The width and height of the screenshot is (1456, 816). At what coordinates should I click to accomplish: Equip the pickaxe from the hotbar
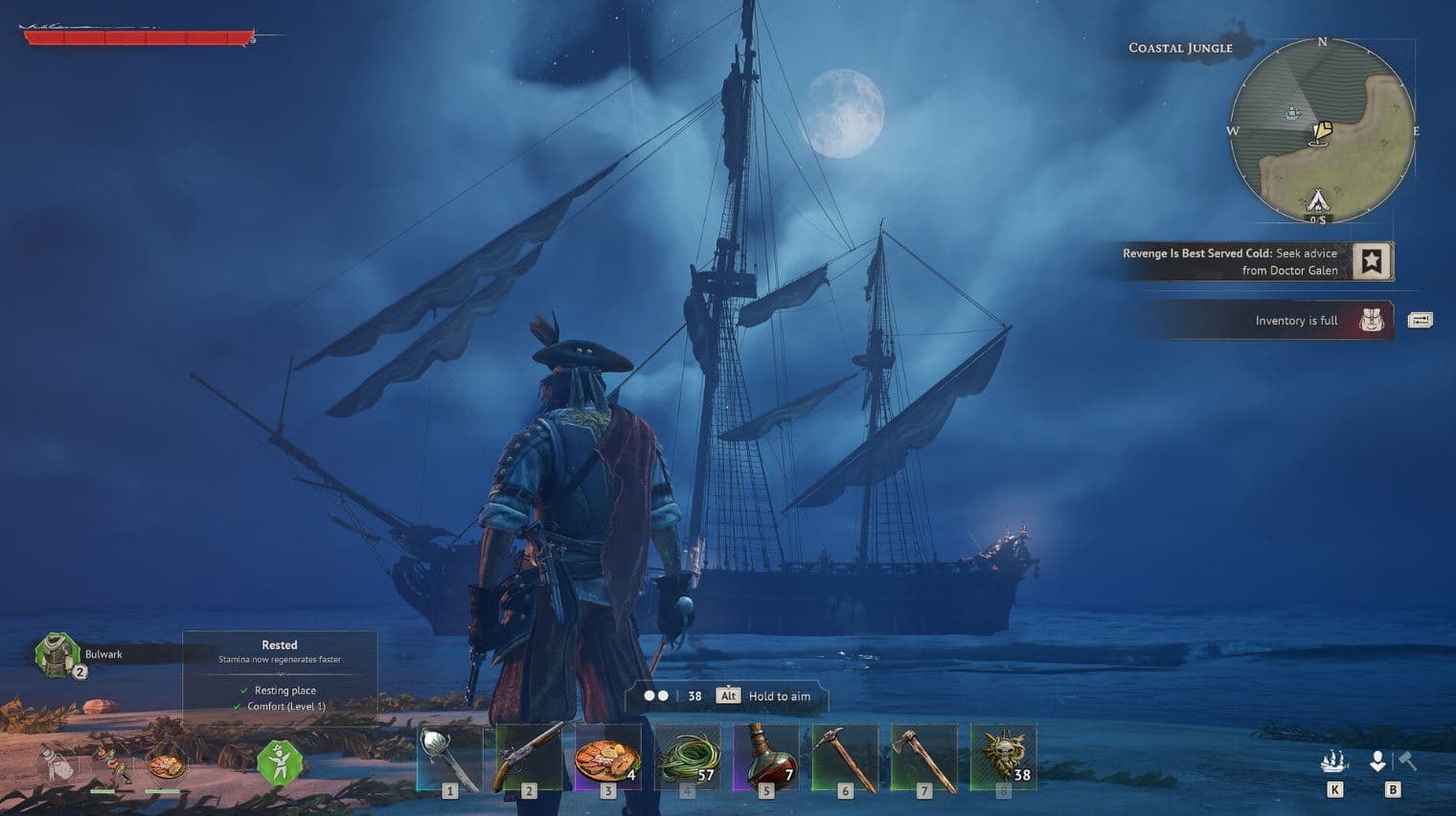pyautogui.click(x=845, y=757)
